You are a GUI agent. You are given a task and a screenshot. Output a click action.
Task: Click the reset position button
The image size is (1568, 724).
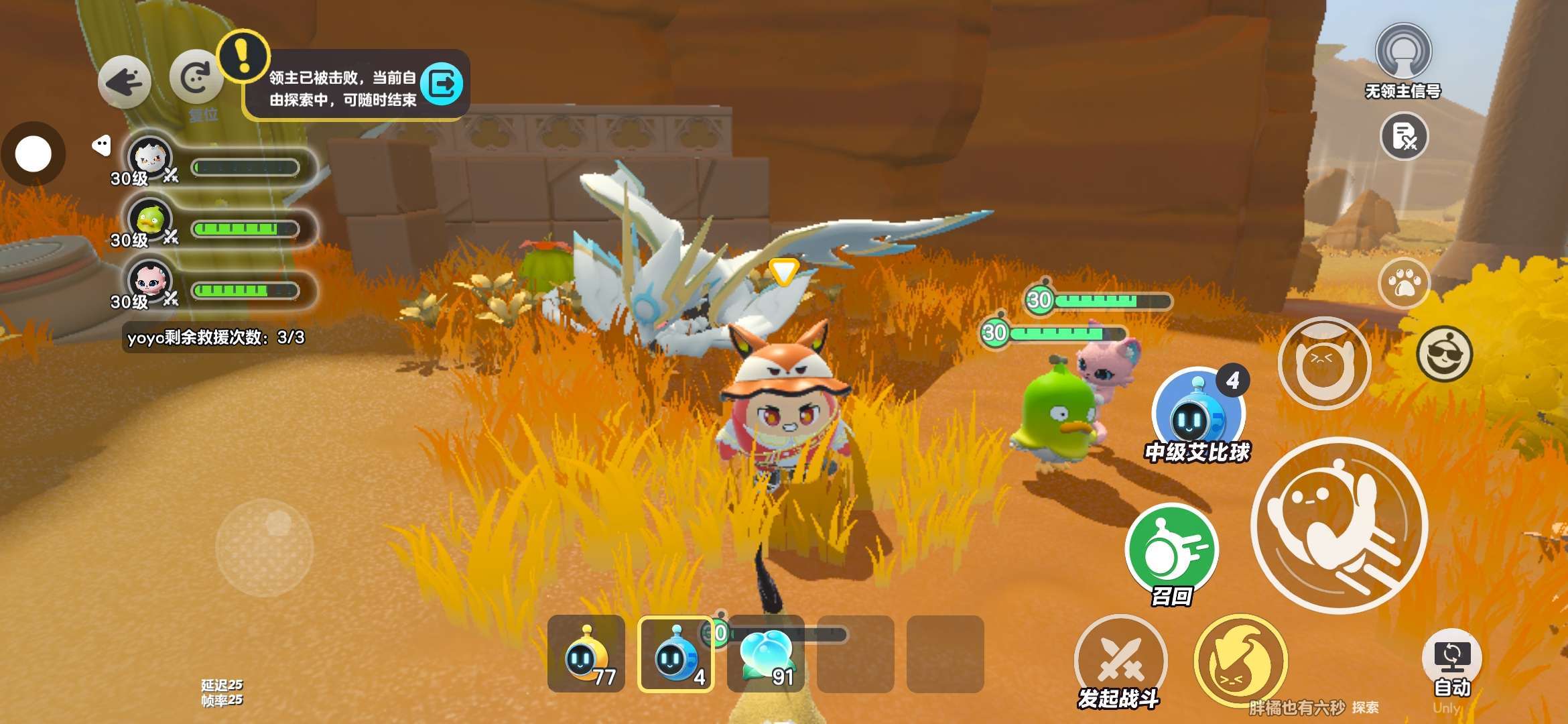pyautogui.click(x=196, y=78)
